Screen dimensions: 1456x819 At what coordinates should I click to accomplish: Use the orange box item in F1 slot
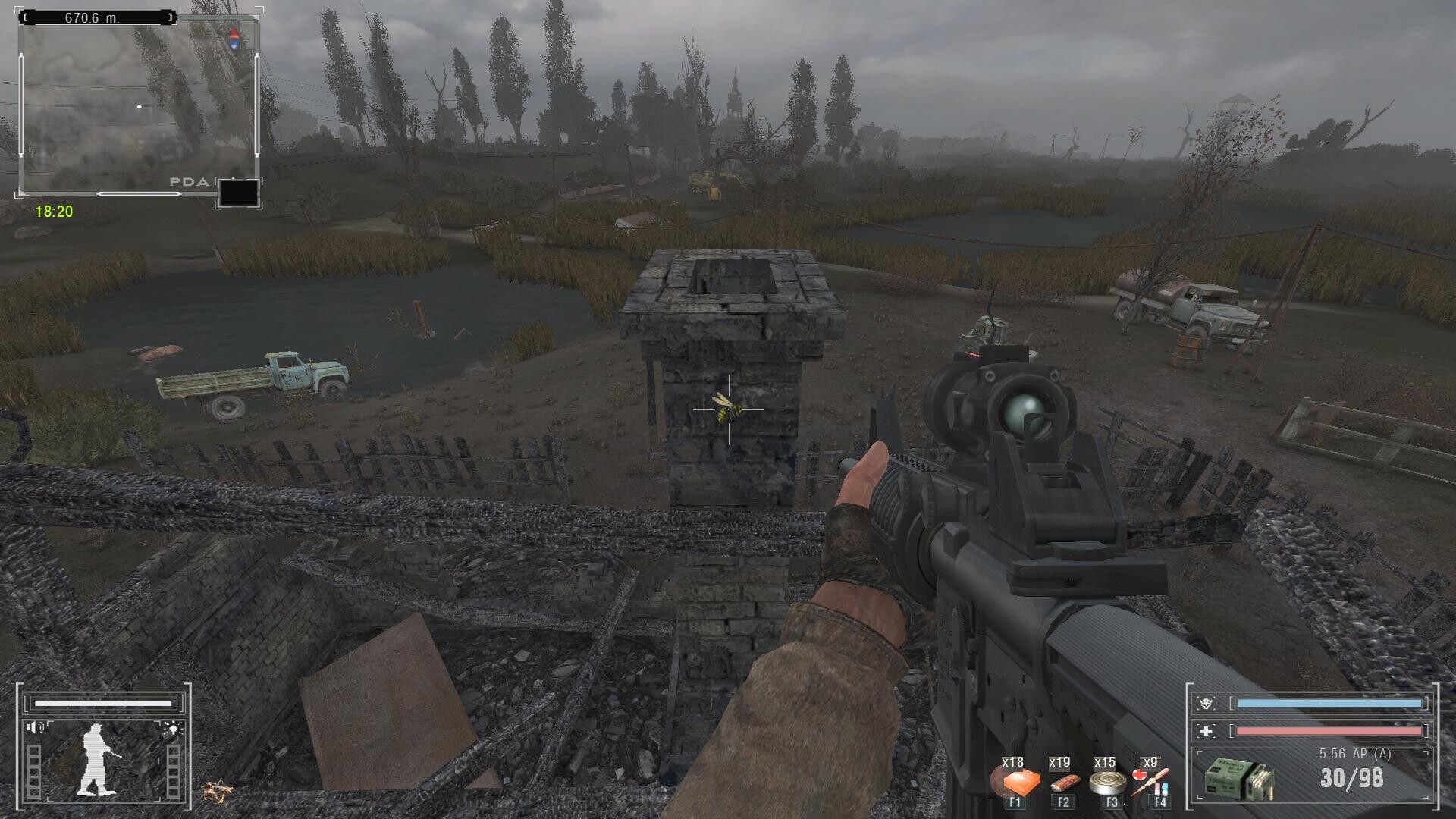[x=1014, y=781]
